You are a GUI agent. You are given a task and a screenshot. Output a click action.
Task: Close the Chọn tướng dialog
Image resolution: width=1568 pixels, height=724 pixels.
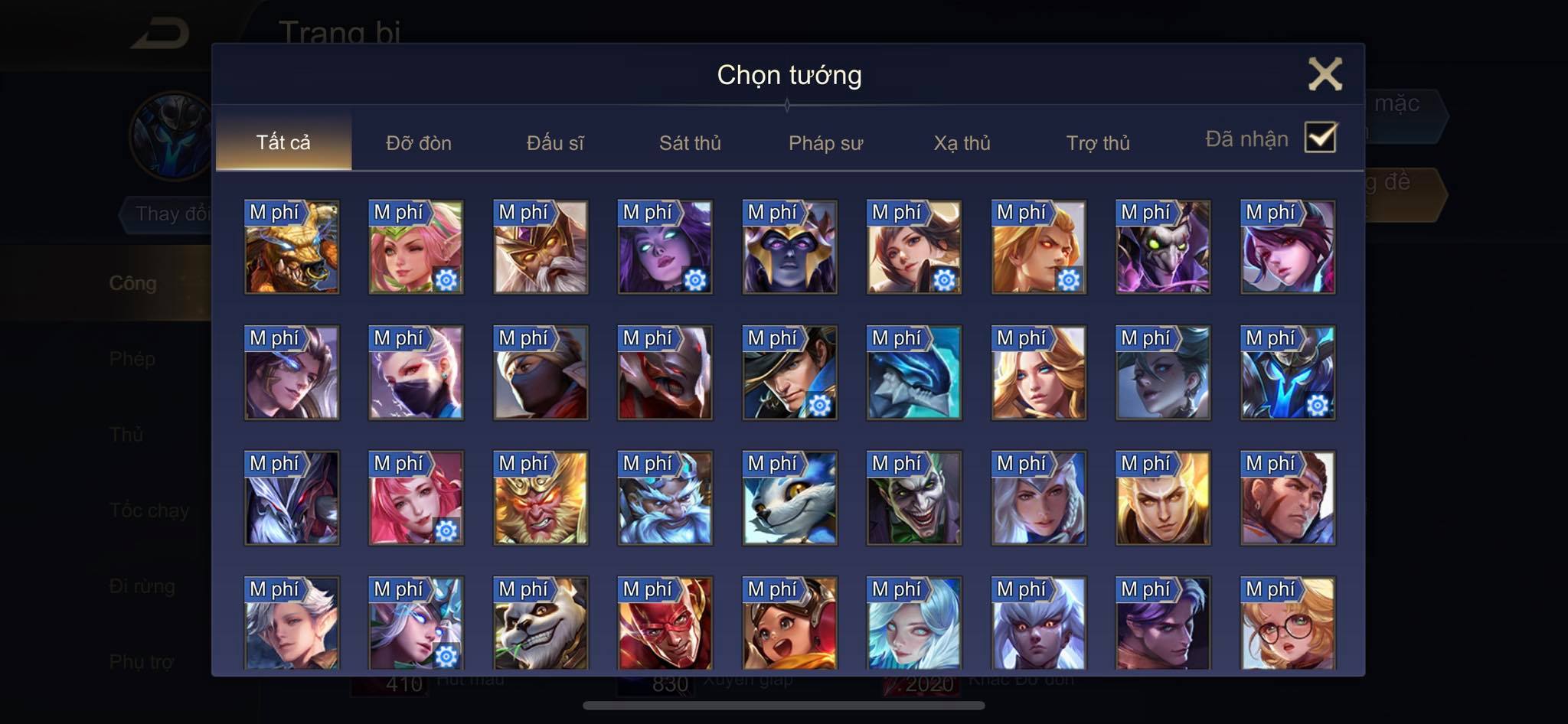pos(1325,74)
